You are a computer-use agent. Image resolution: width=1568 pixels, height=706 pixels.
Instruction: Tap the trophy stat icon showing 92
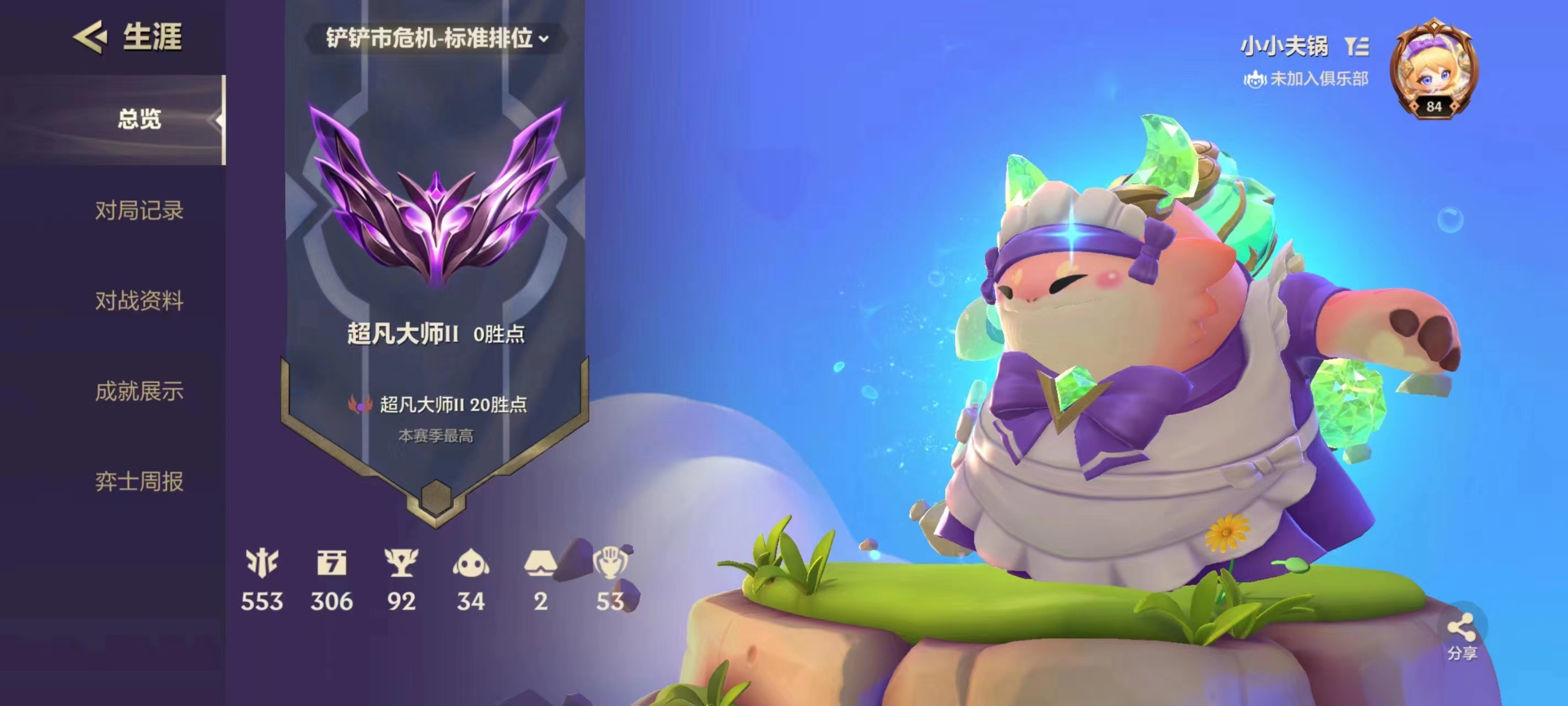tap(401, 563)
